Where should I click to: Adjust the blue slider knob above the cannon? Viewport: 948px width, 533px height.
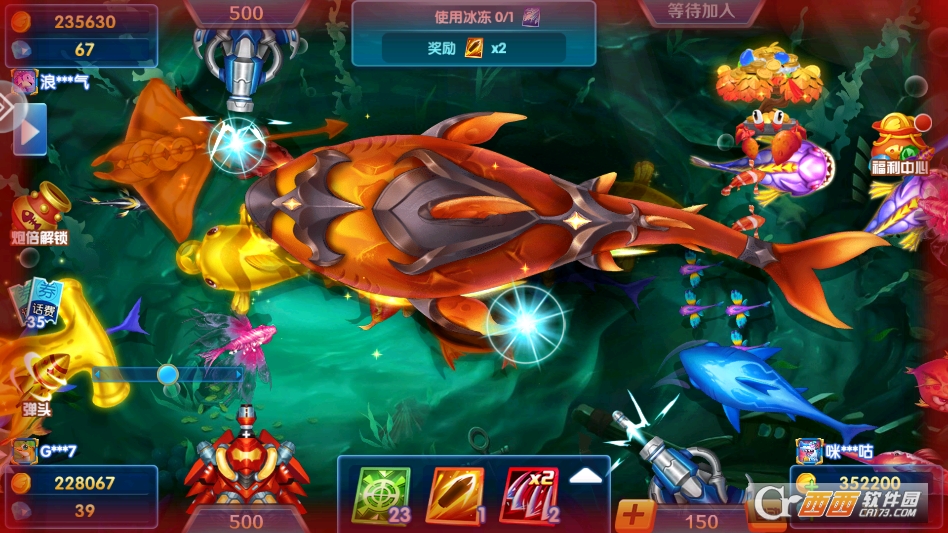tap(168, 374)
